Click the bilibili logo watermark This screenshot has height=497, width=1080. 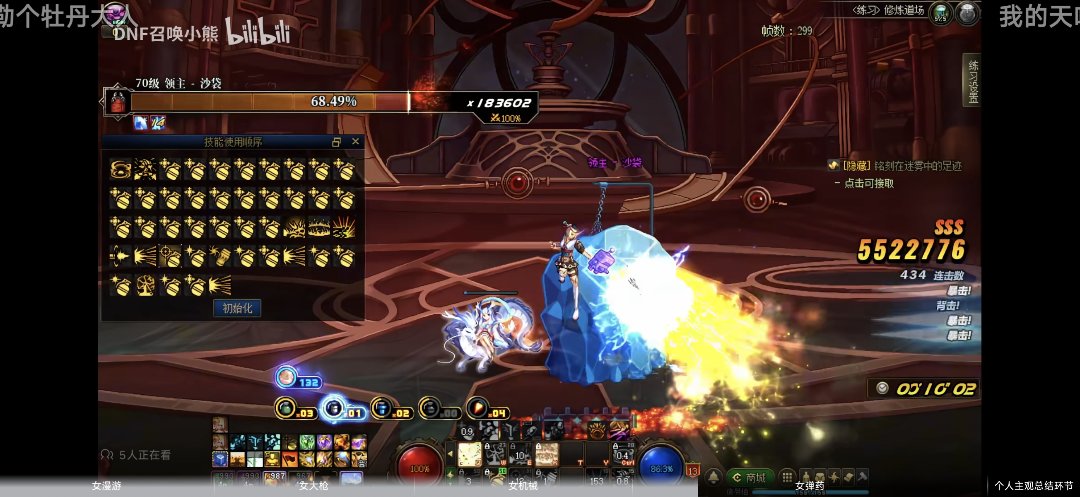click(x=256, y=33)
